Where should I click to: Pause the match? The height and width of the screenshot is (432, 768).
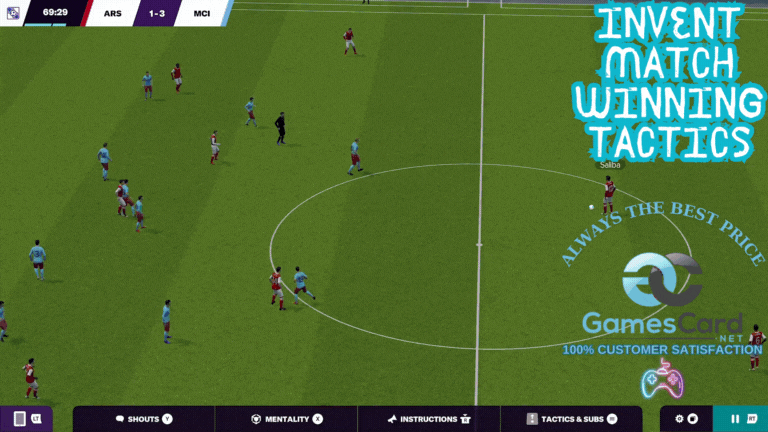736,419
